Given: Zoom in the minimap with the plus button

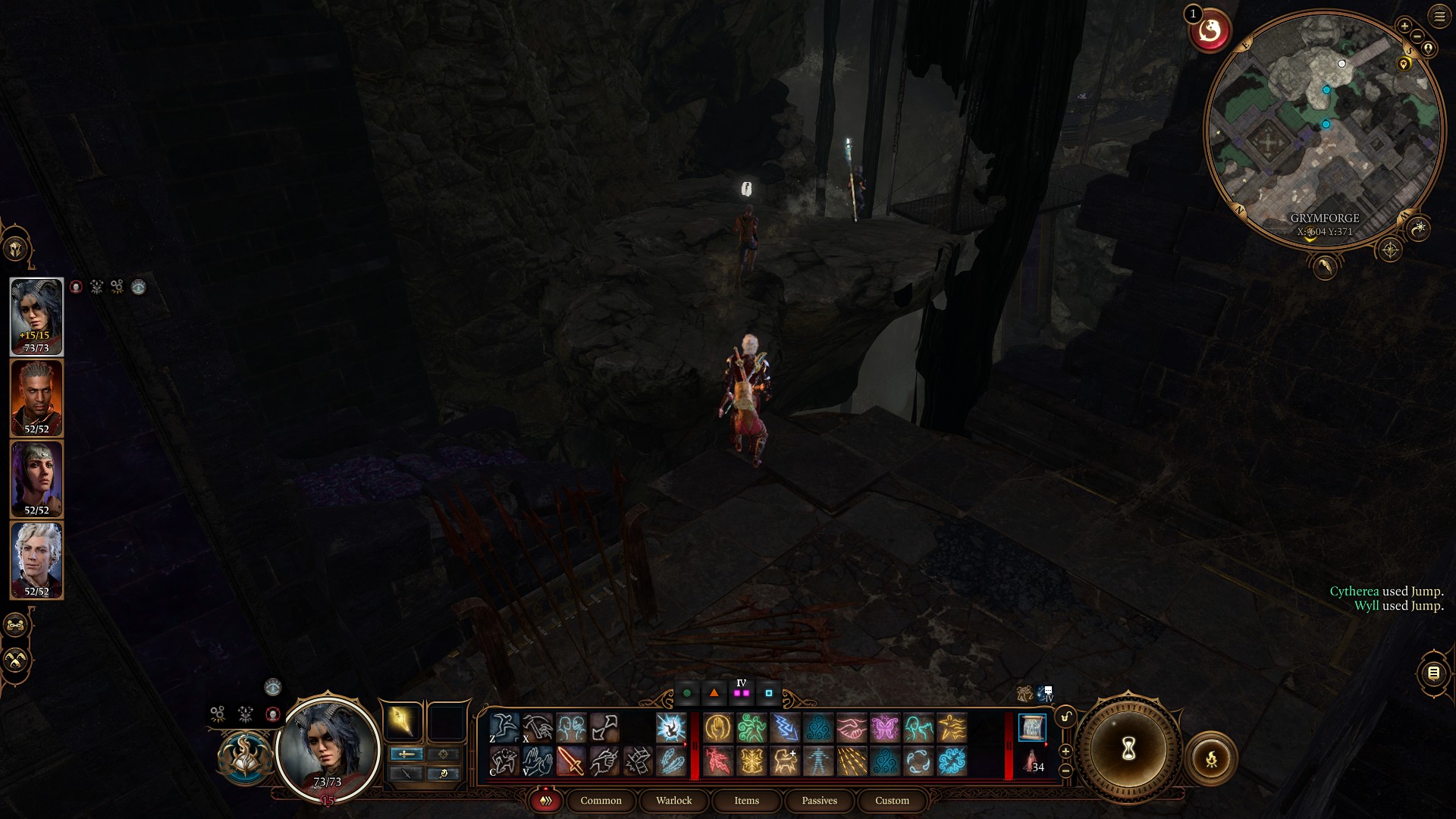Looking at the screenshot, I should pyautogui.click(x=1405, y=26).
